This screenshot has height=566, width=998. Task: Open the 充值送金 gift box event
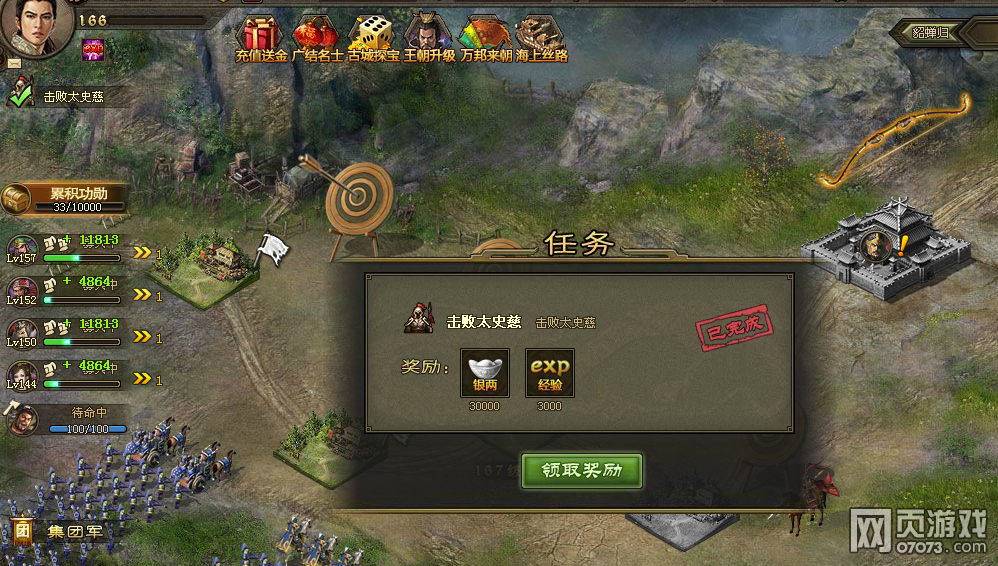[x=261, y=38]
